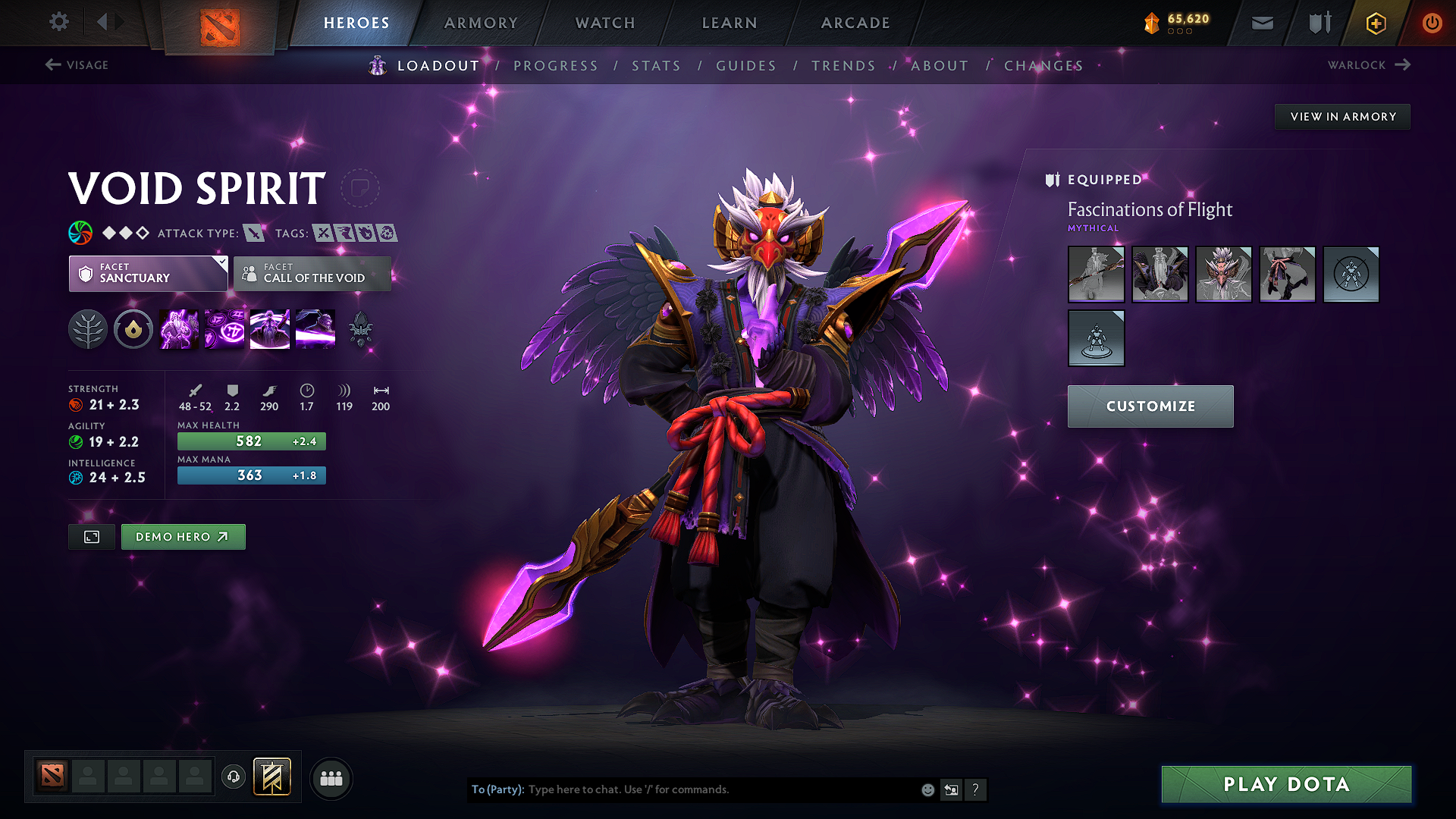This screenshot has width=1456, height=819.
Task: Click the voice chat headset icon
Action: pyautogui.click(x=233, y=777)
